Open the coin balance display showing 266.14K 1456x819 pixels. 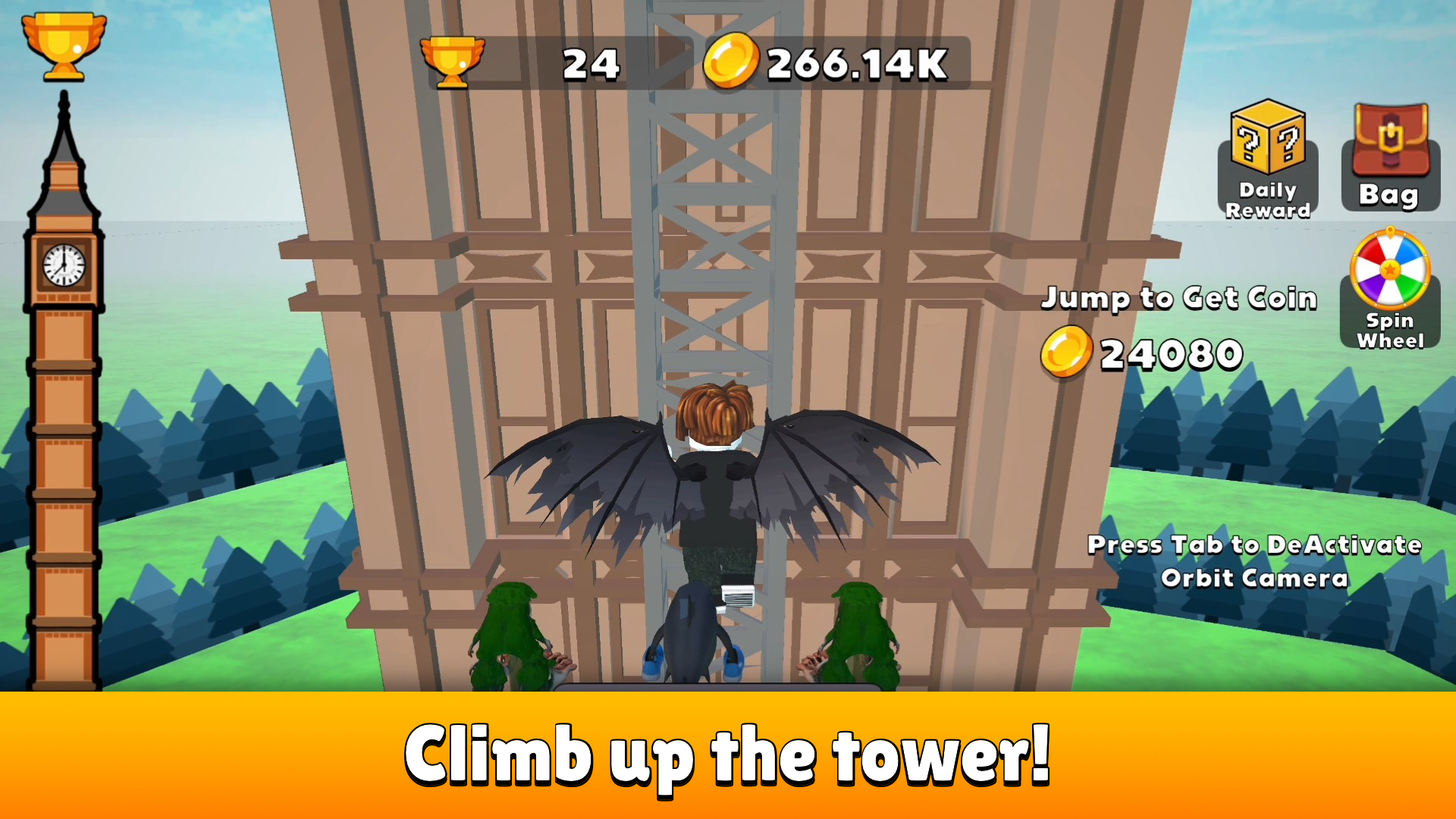(853, 62)
